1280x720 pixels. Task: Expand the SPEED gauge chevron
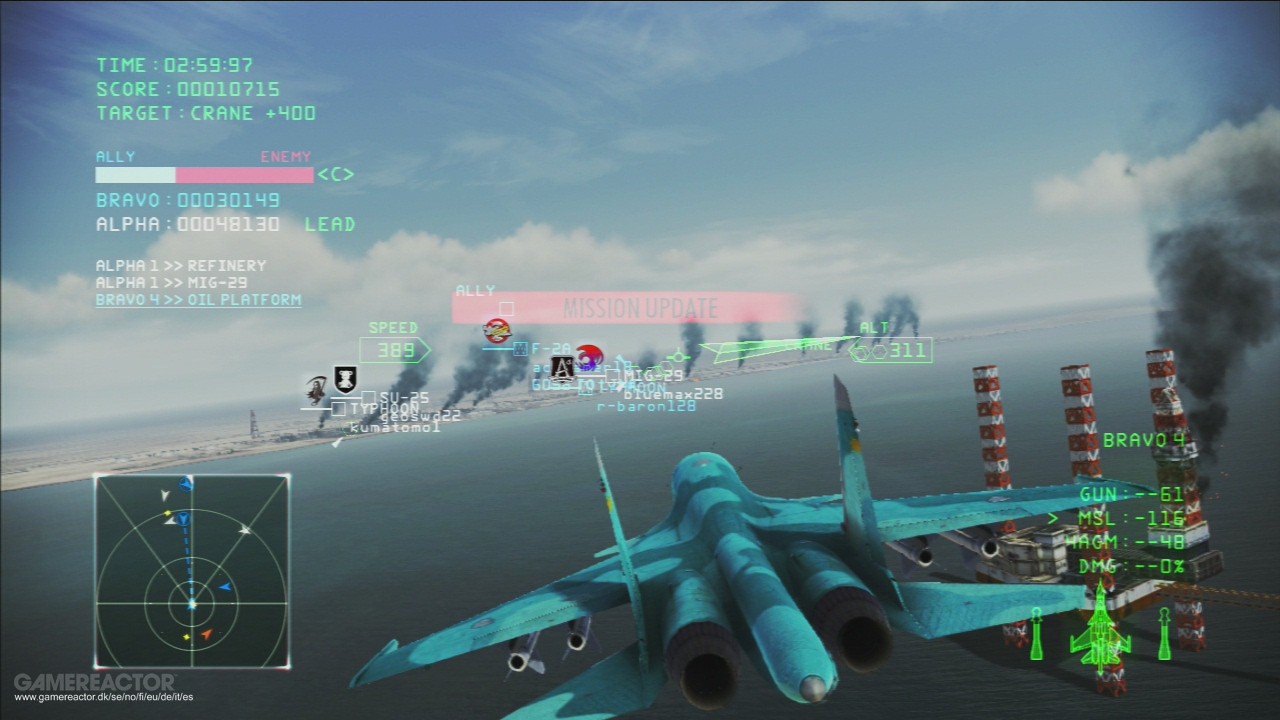coord(426,350)
